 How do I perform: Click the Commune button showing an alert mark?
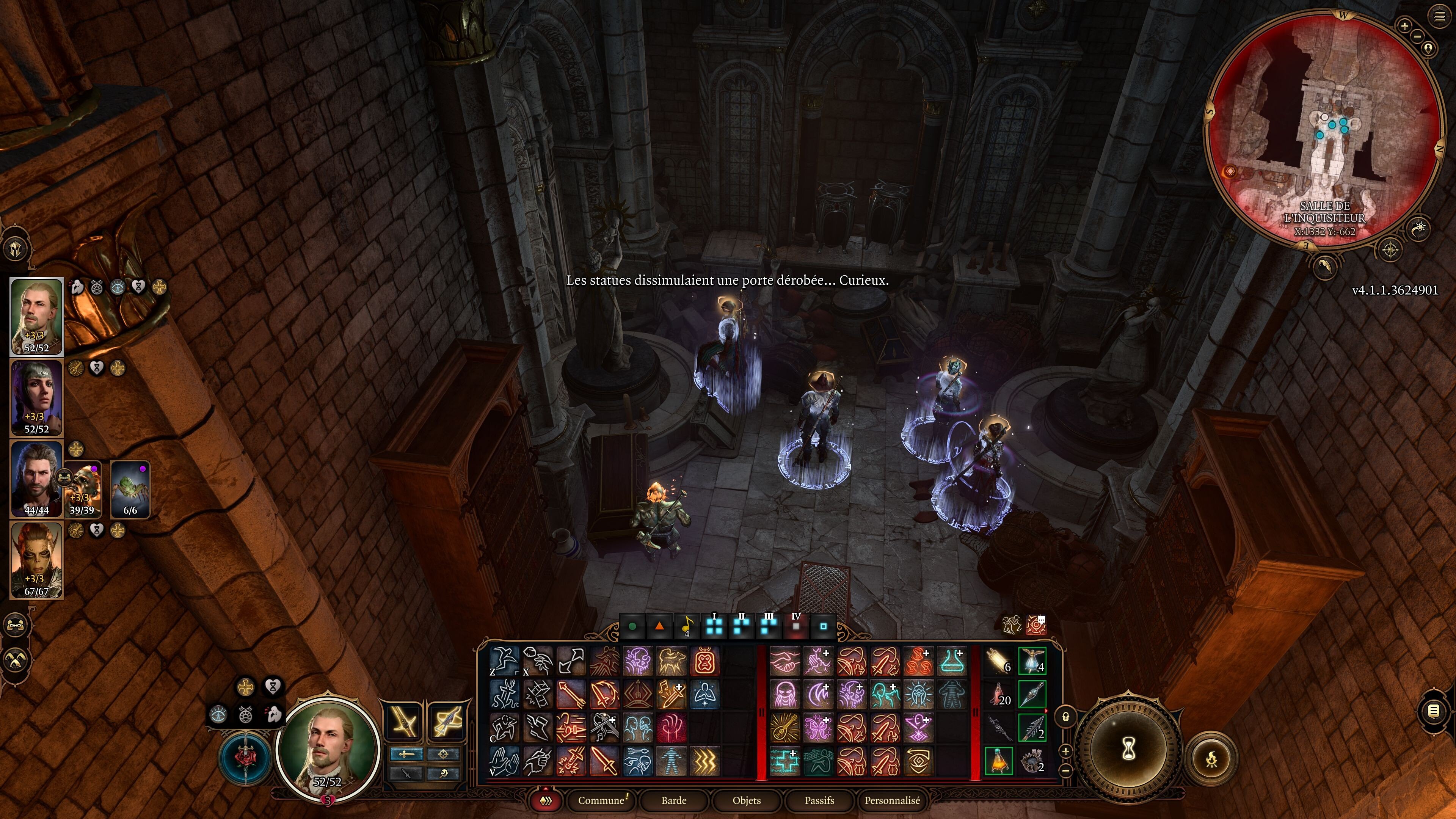click(602, 800)
